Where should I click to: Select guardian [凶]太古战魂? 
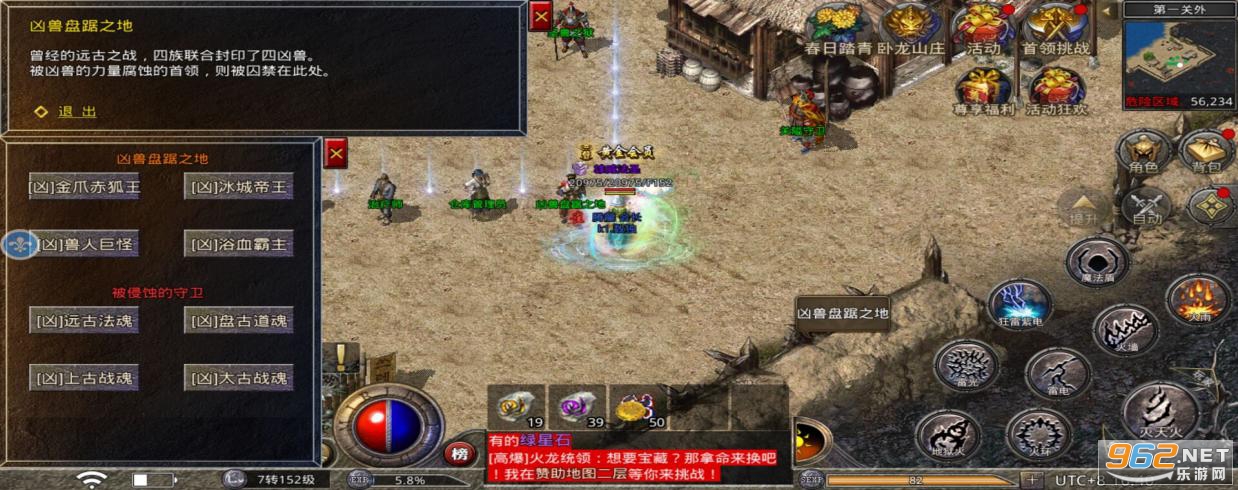pyautogui.click(x=239, y=378)
